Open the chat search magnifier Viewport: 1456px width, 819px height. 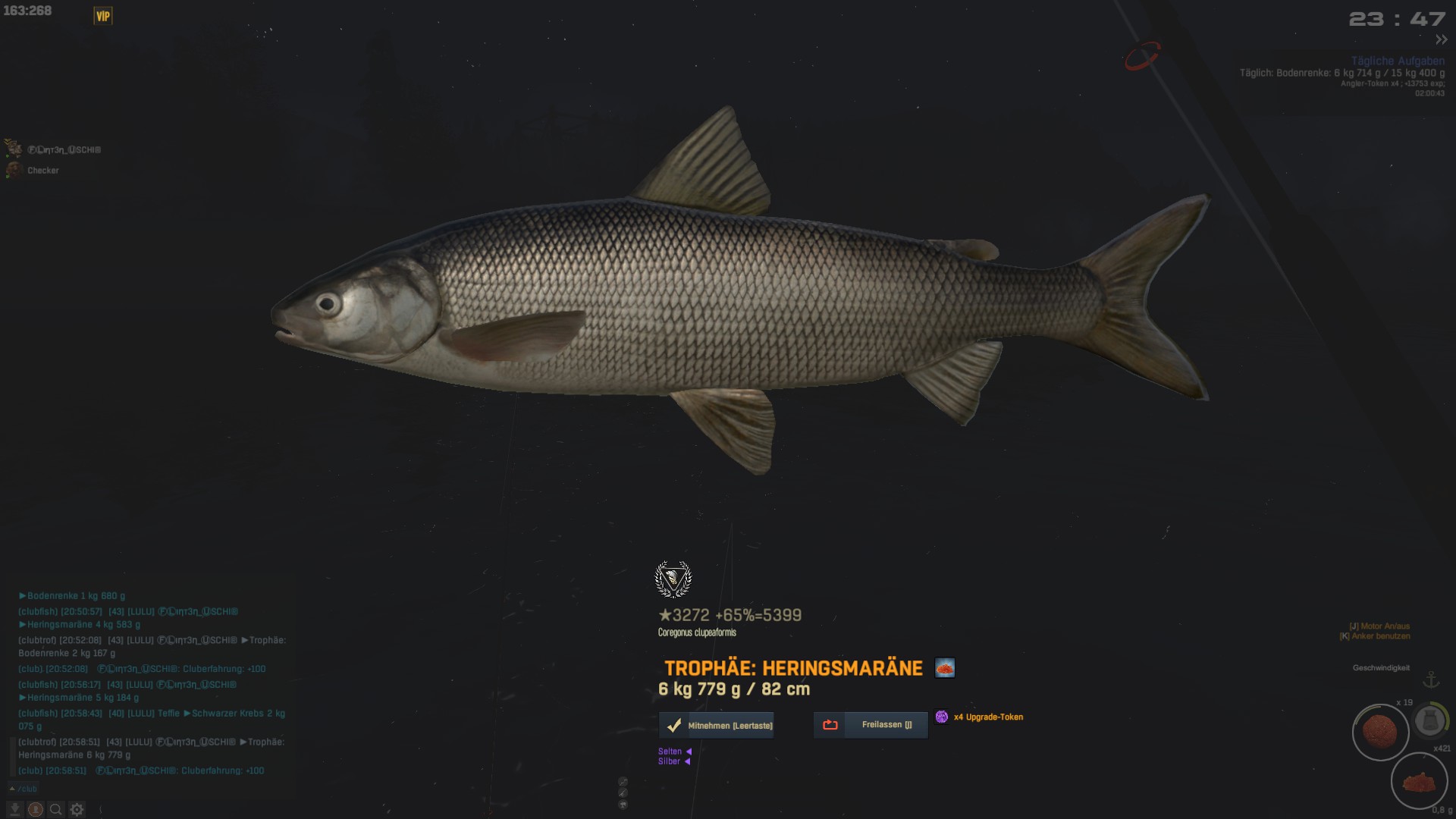coord(55,810)
